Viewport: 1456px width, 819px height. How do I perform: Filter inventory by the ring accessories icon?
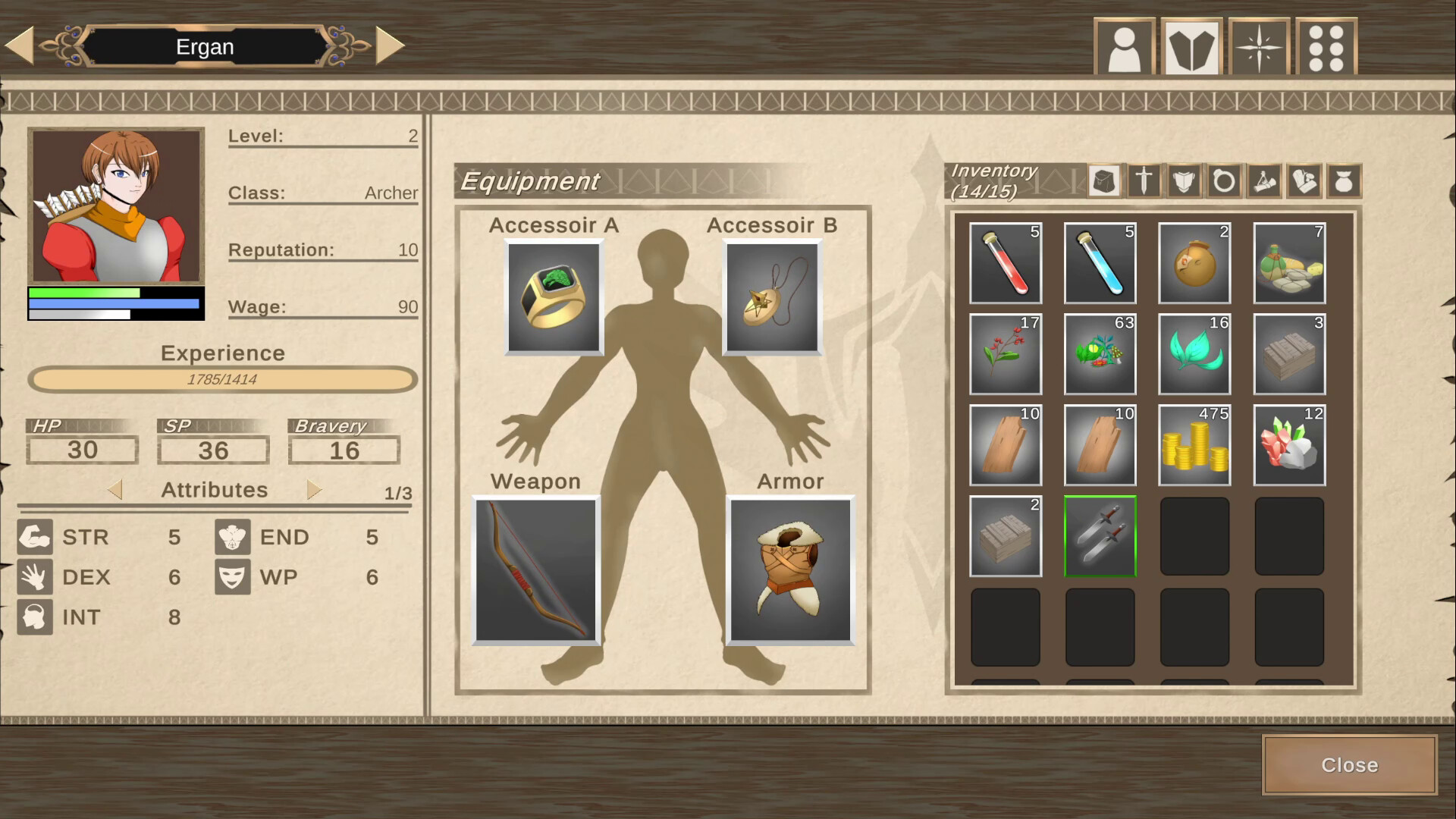(x=1223, y=180)
